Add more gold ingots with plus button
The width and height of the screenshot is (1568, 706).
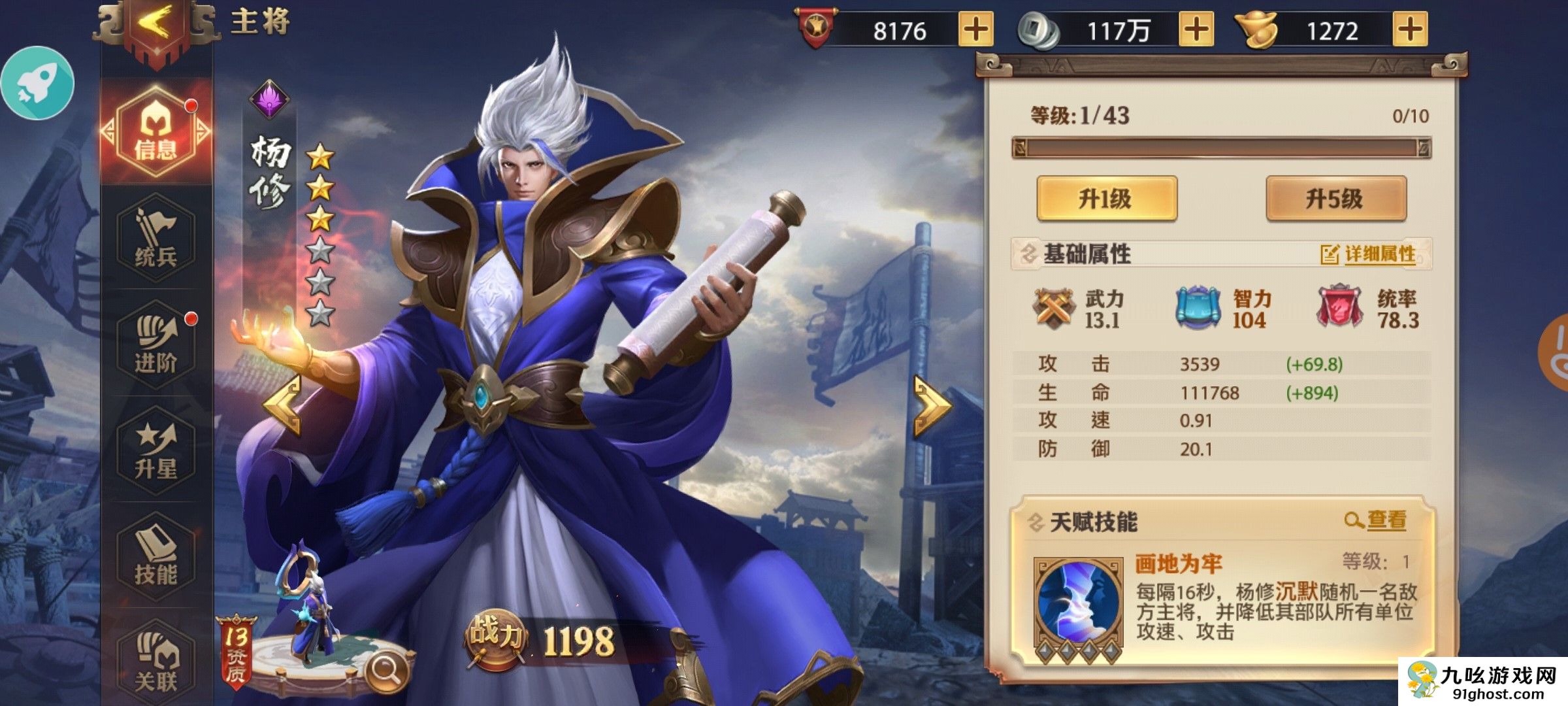point(1410,29)
